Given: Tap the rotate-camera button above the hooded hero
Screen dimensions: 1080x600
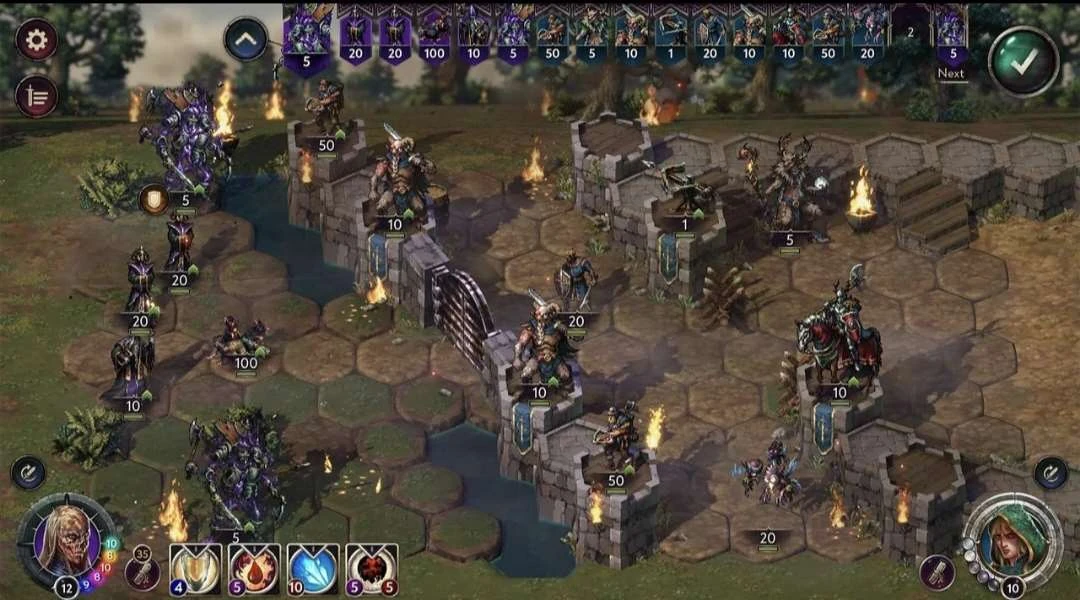Looking at the screenshot, I should [x=1050, y=472].
